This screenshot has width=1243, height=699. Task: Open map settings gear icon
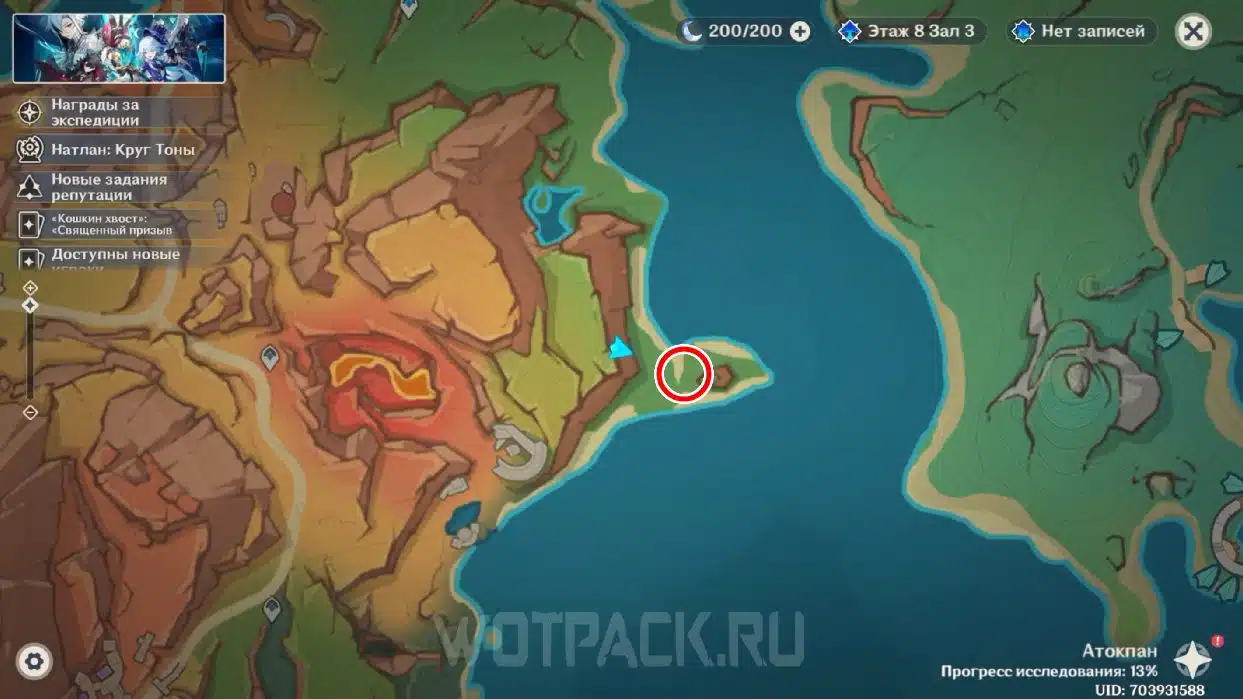(34, 660)
